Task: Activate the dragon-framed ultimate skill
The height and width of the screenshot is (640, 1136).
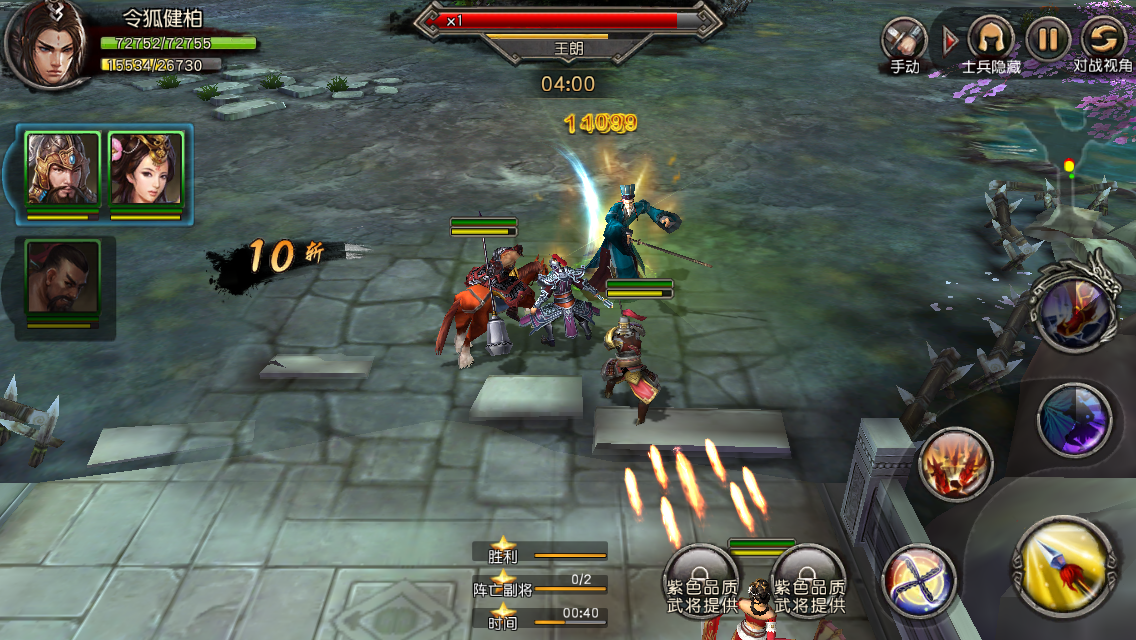Action: (x=1076, y=312)
